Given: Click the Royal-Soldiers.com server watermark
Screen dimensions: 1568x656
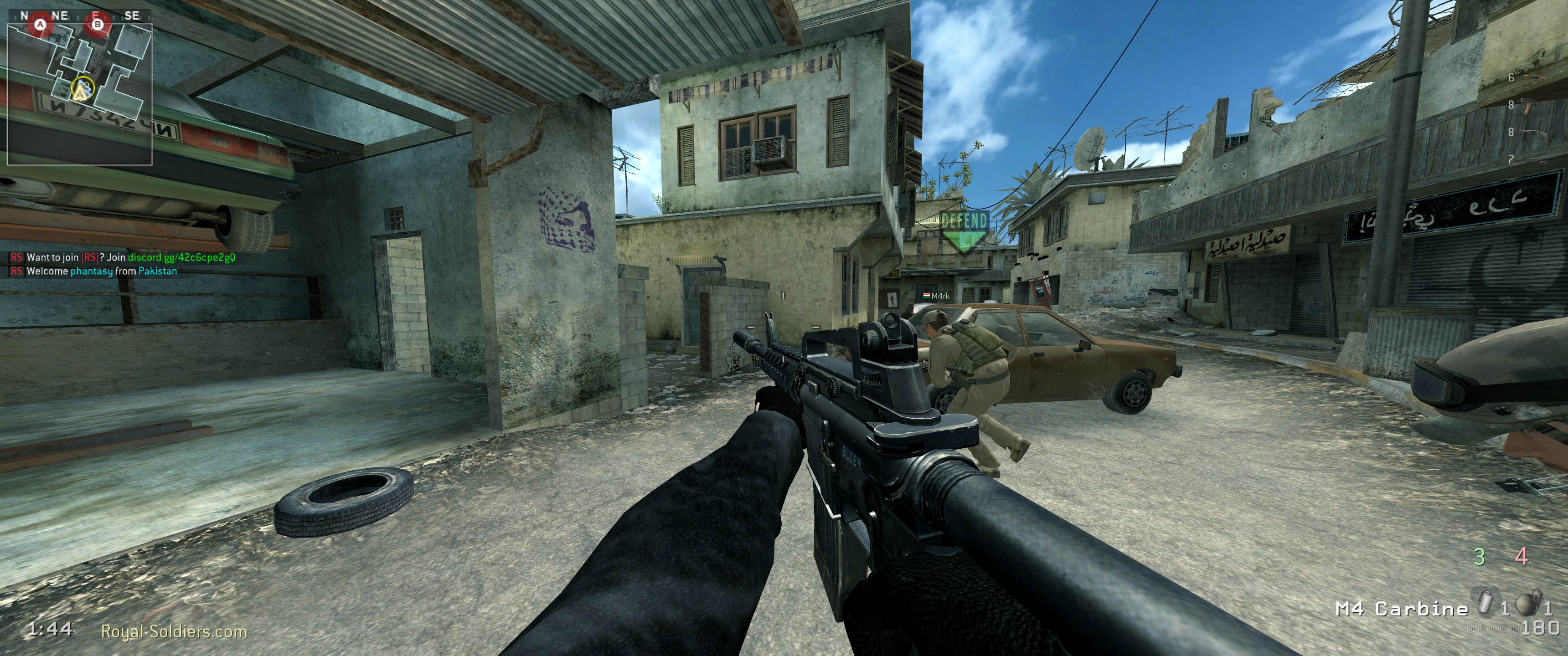Looking at the screenshot, I should tap(174, 632).
